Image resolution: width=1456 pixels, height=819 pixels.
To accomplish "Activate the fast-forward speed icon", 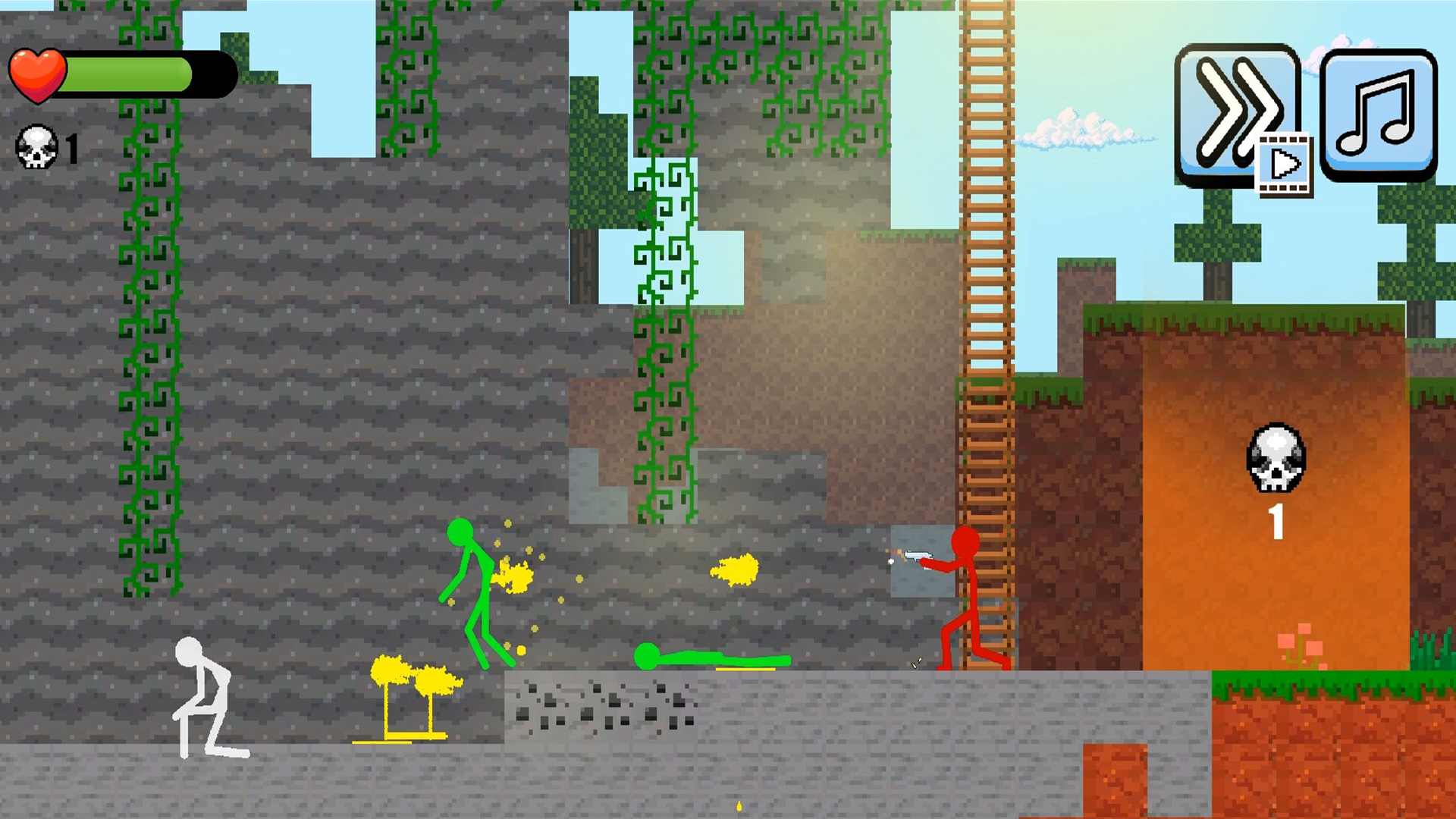I will coord(1236,110).
